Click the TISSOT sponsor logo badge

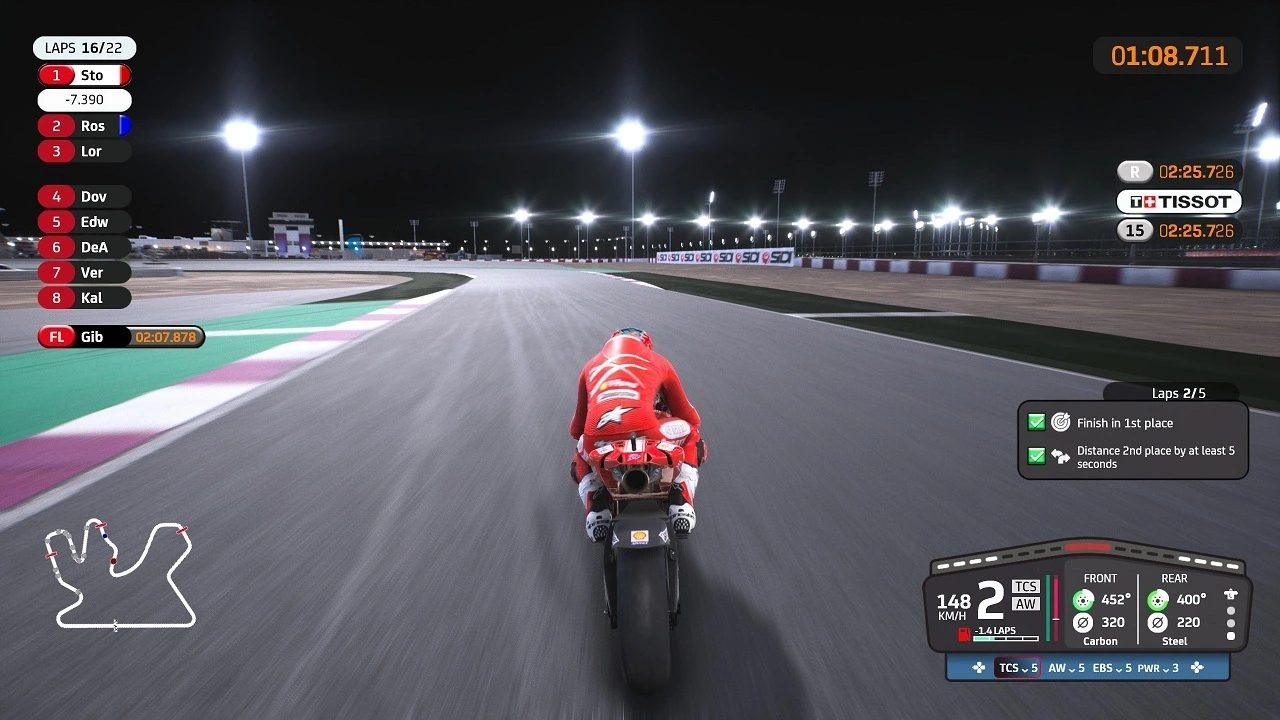point(1178,201)
